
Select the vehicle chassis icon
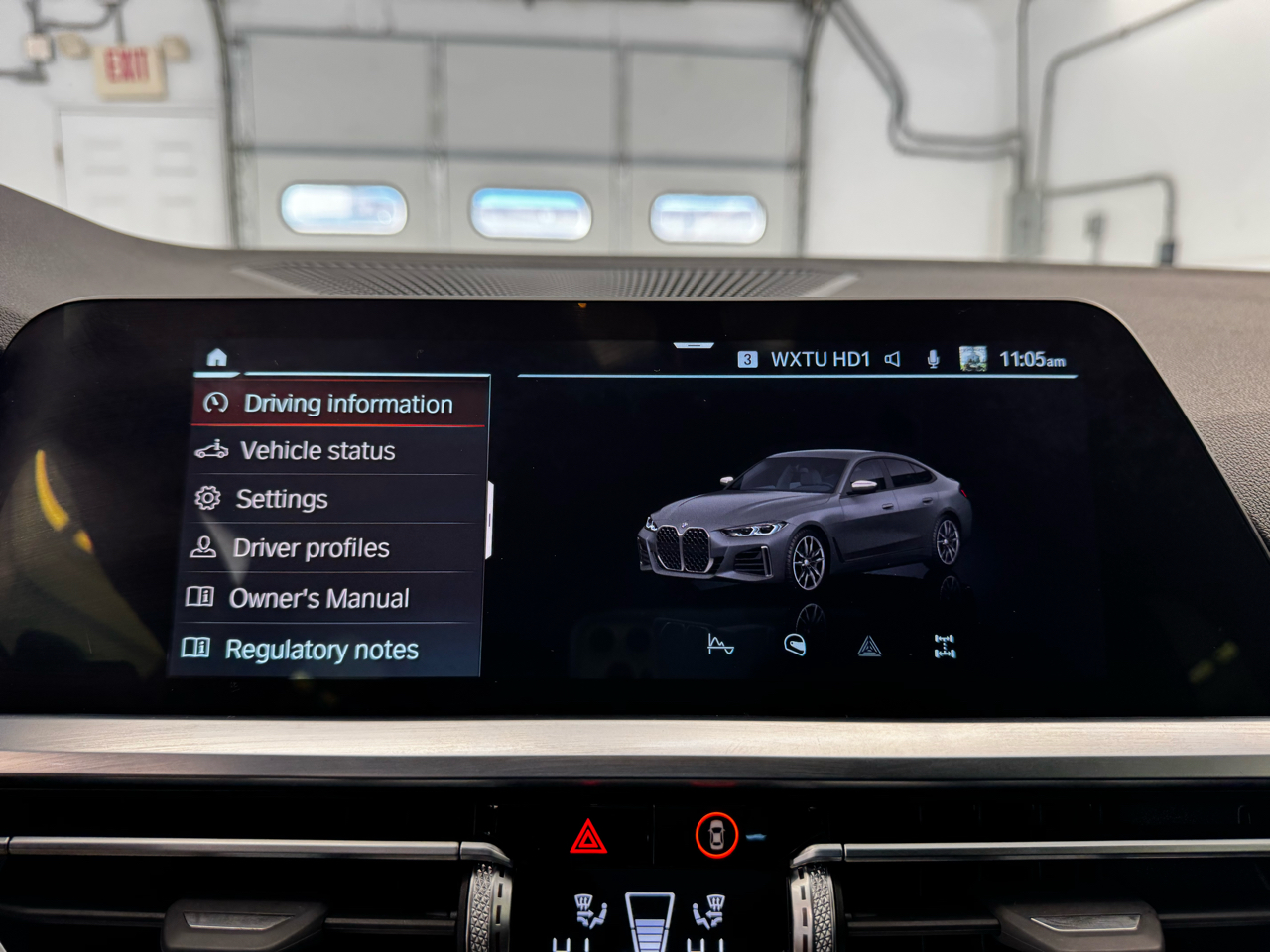946,645
